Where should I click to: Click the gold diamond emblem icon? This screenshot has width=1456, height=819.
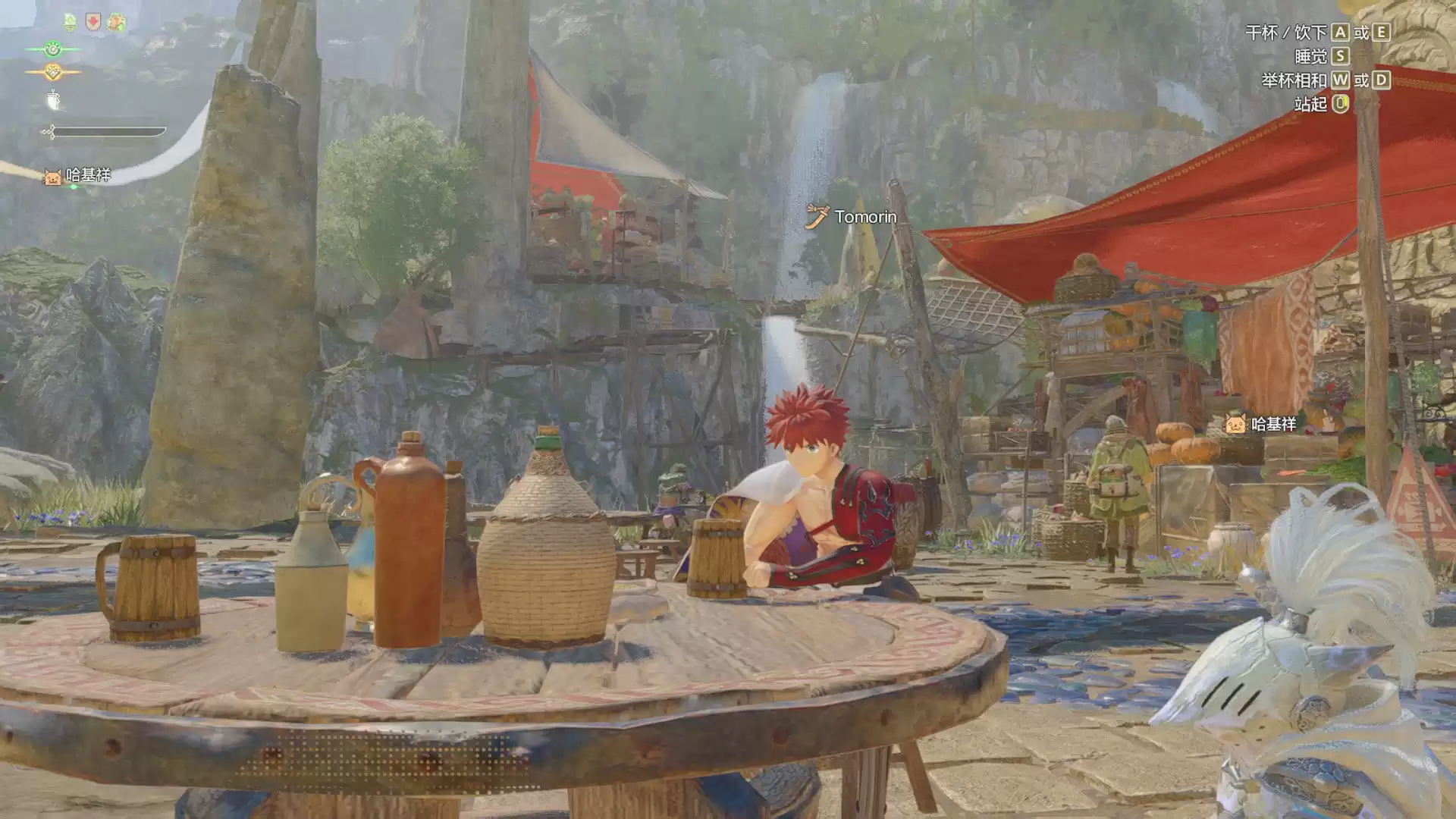(x=52, y=73)
